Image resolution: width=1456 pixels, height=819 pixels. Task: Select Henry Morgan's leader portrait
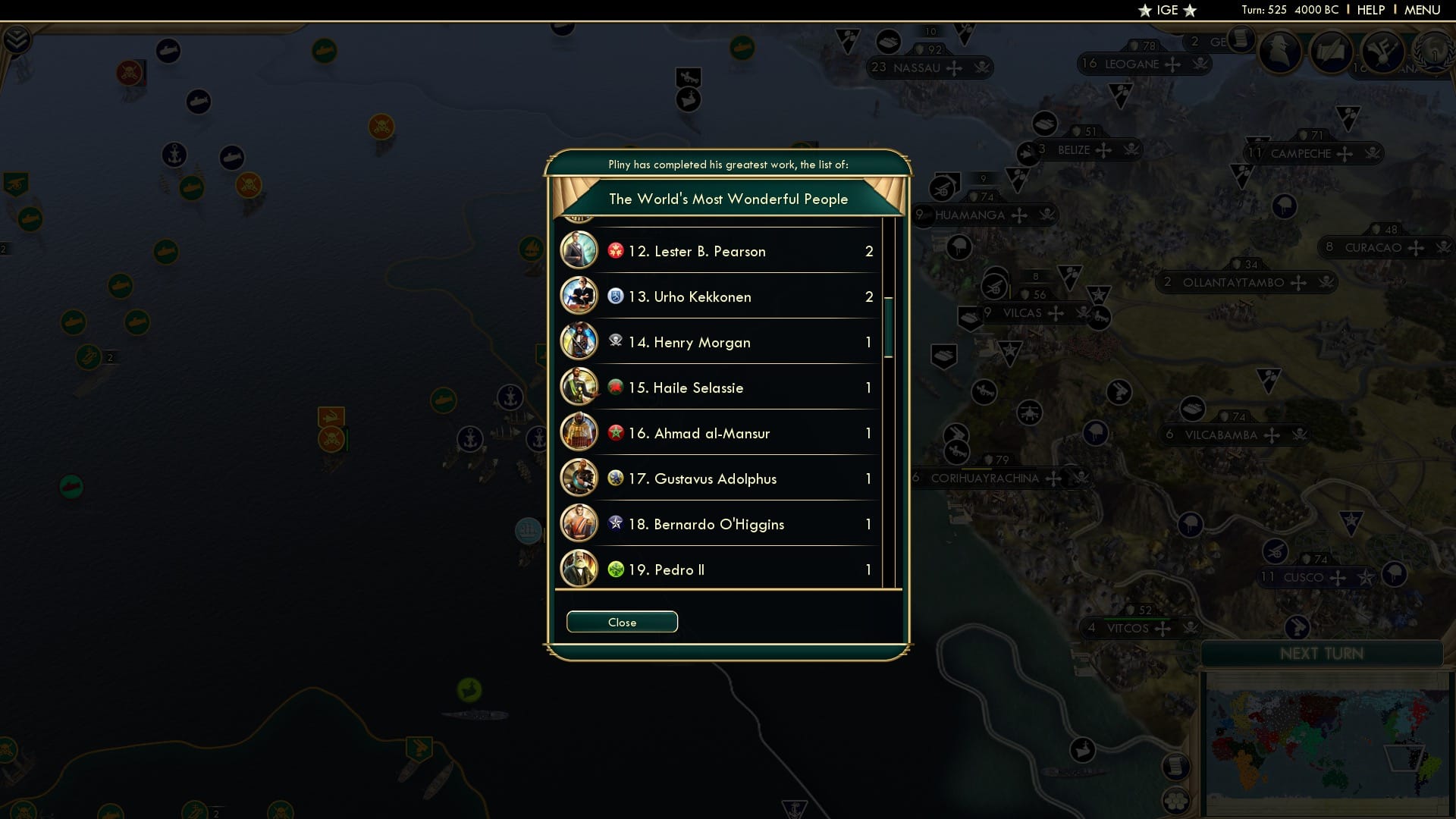579,341
